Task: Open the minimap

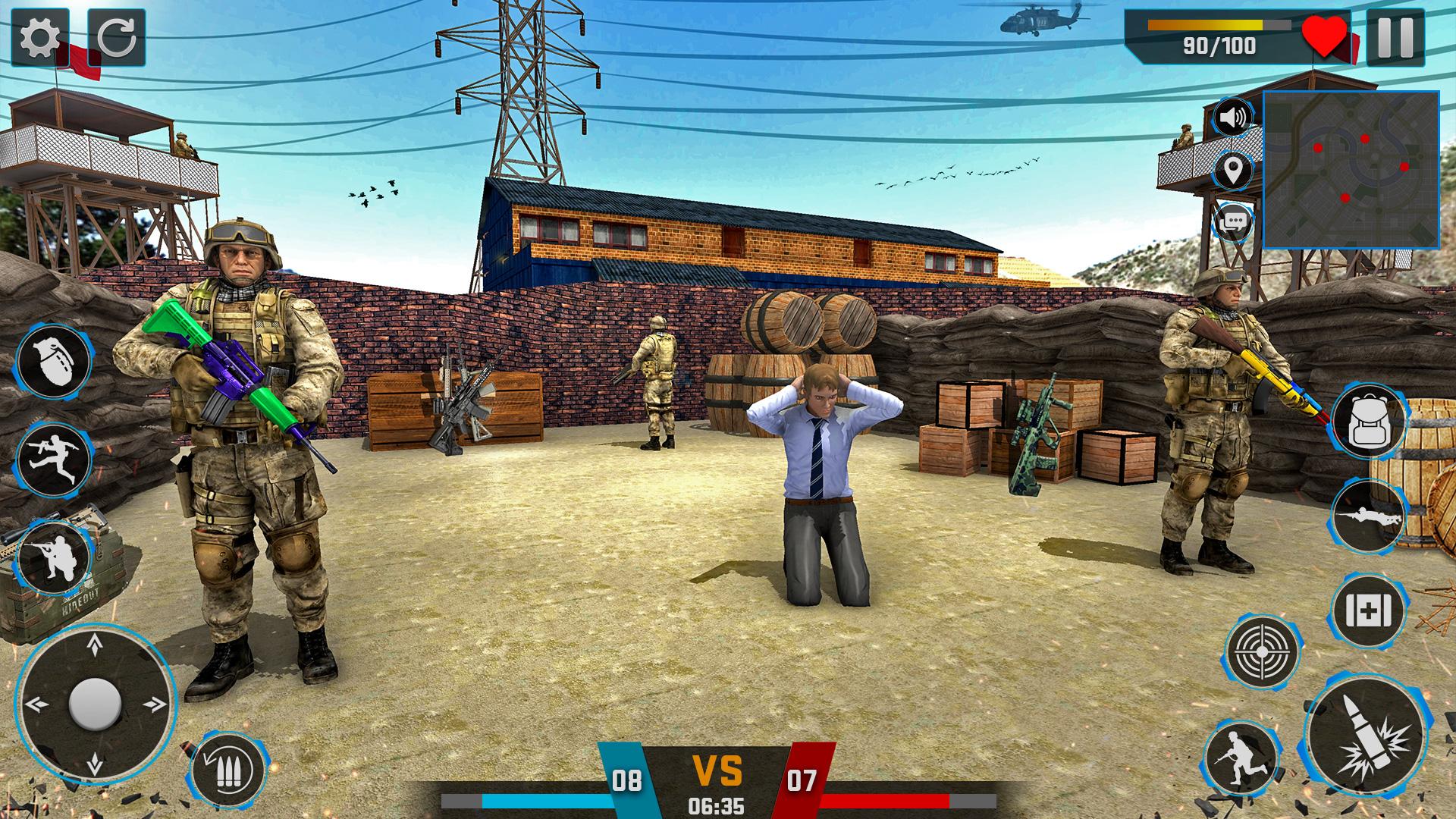Action: pyautogui.click(x=1351, y=170)
